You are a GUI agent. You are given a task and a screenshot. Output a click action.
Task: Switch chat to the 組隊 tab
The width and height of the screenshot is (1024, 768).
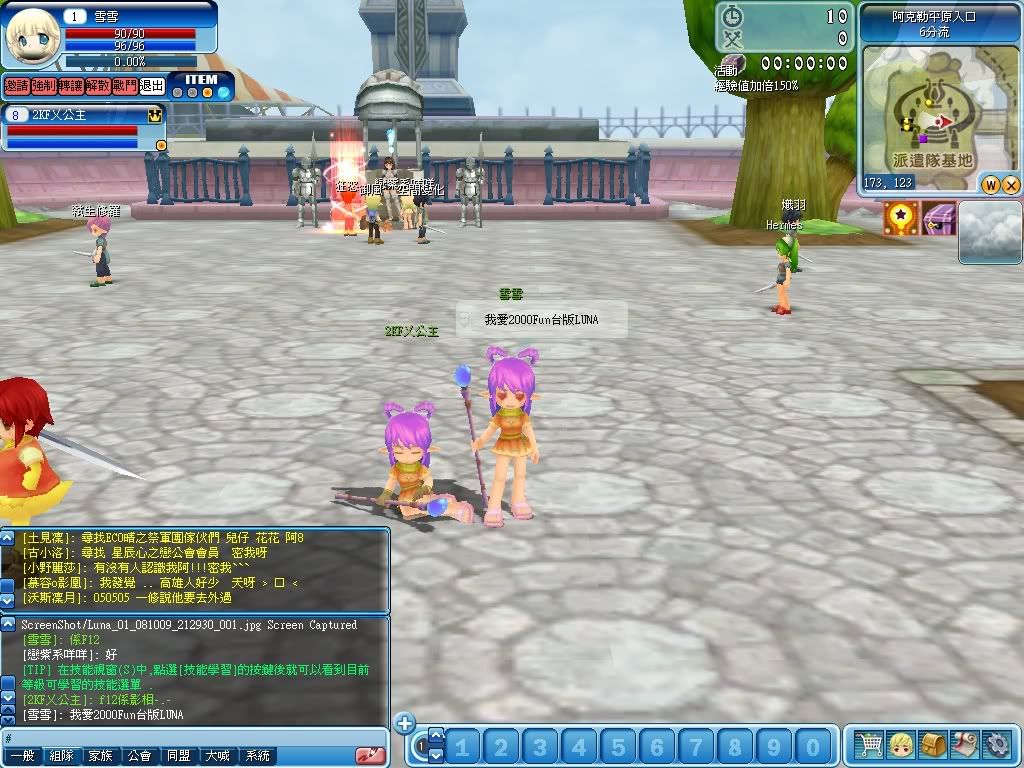coord(61,756)
